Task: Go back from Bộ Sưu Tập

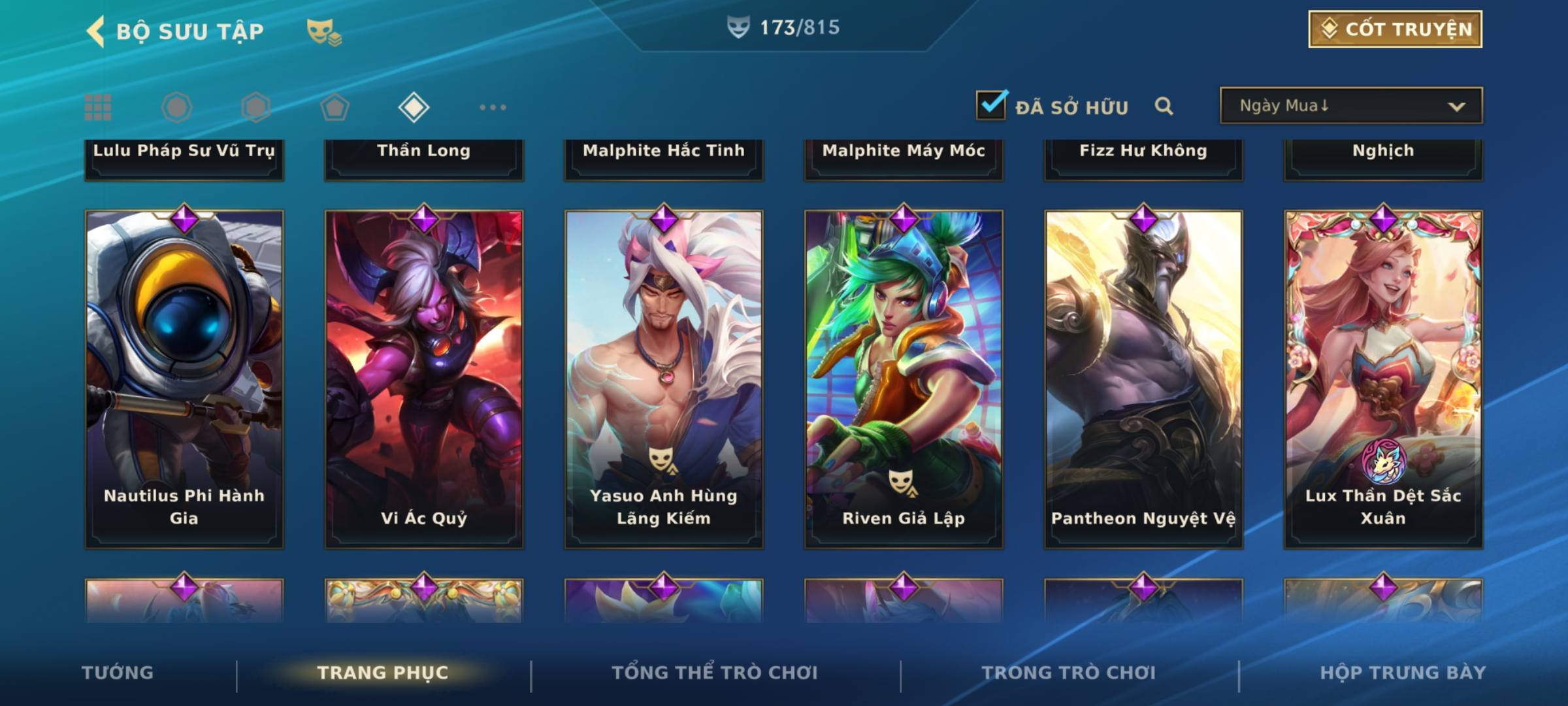Action: 97,31
